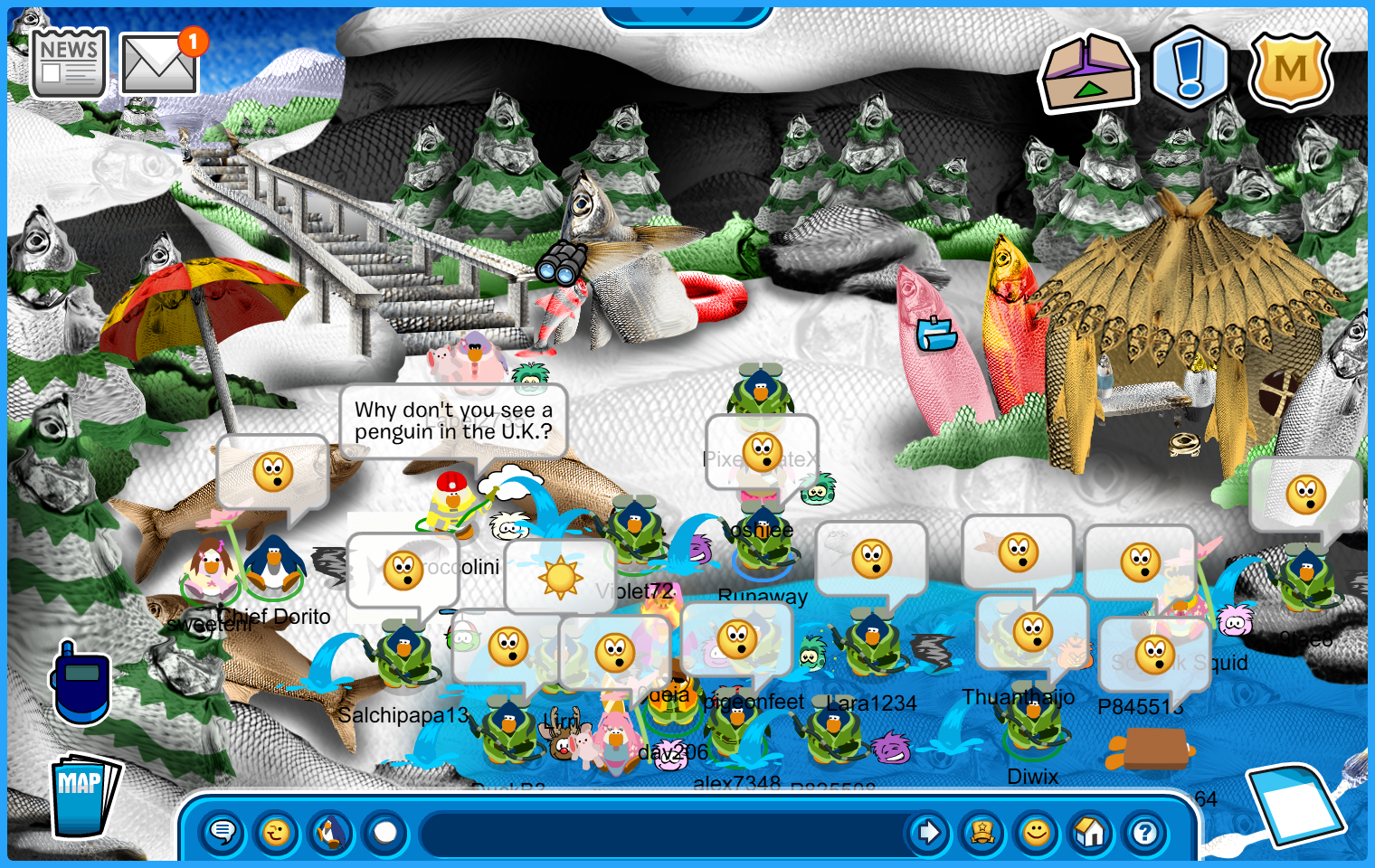Send the chat message with the arrow button
The width and height of the screenshot is (1375, 868).
tap(928, 832)
